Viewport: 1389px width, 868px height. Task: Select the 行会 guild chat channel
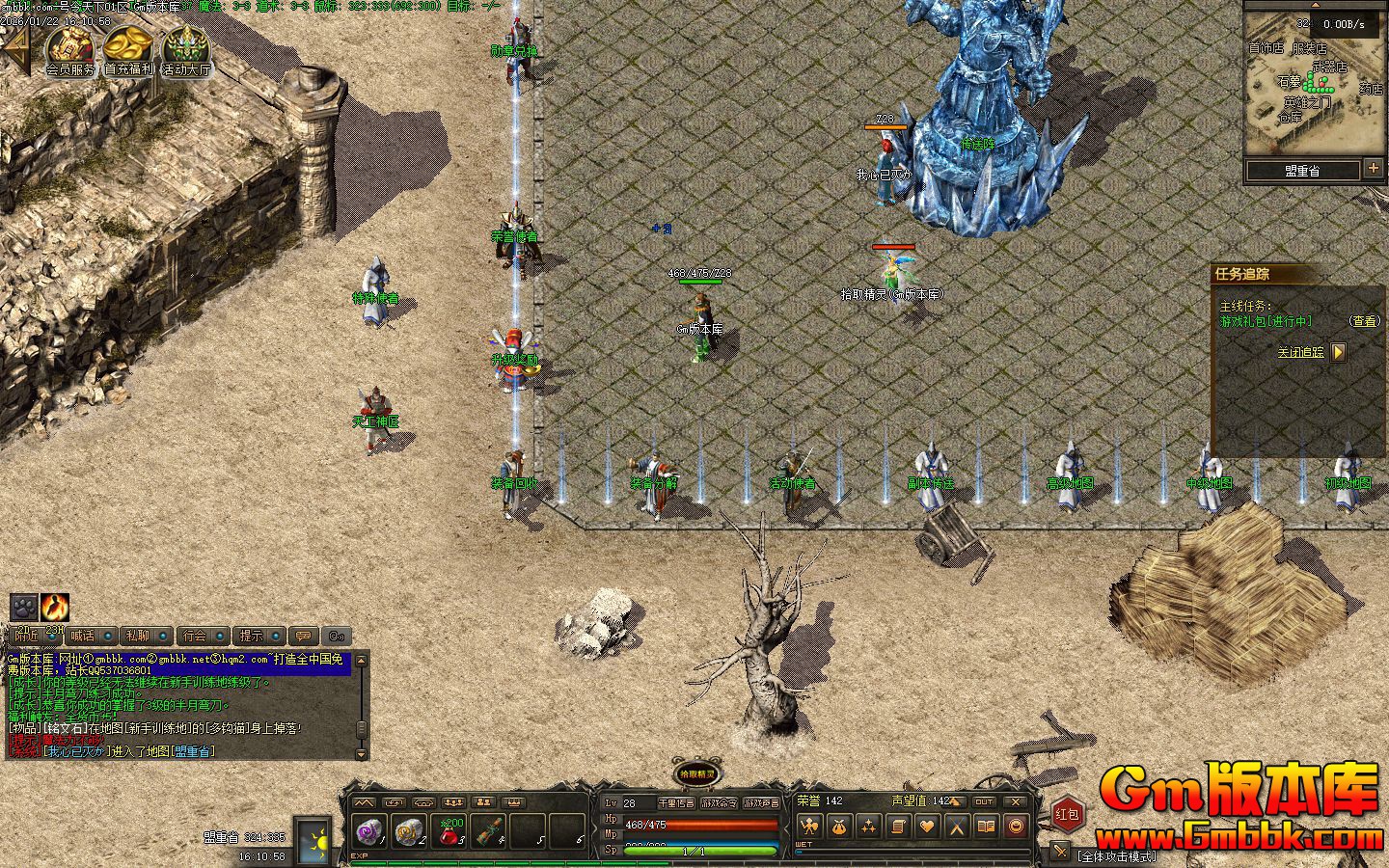click(196, 636)
